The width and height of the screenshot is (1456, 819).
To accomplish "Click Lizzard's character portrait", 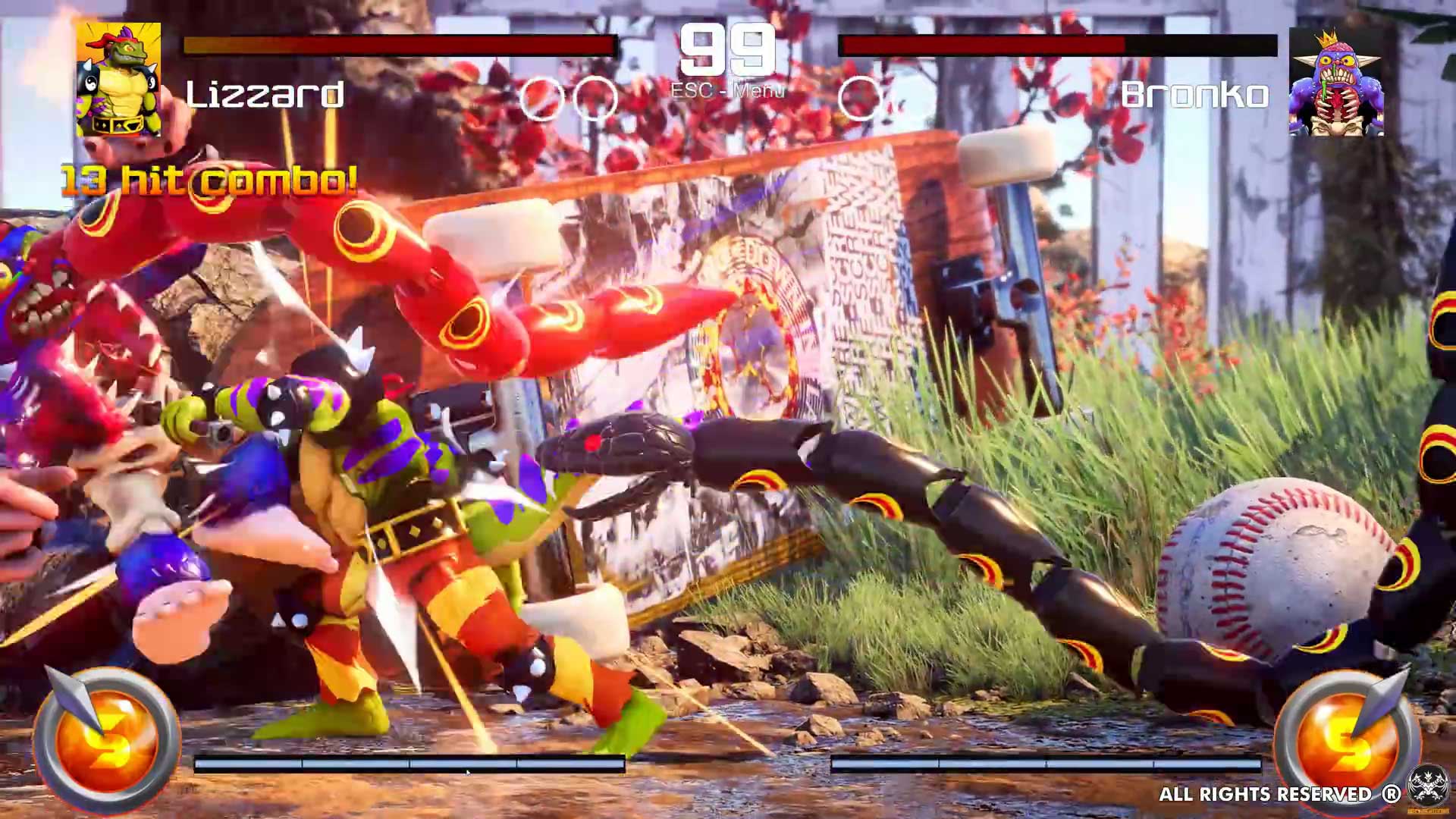I will point(118,80).
